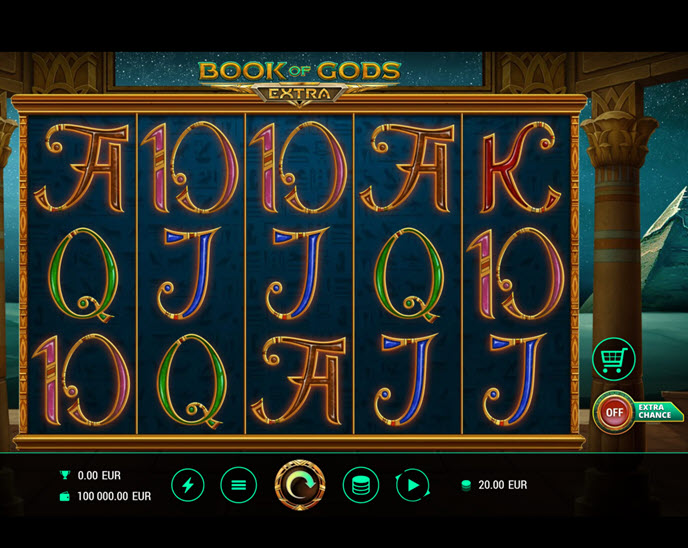Spin the reels with the golden button

pos(300,485)
